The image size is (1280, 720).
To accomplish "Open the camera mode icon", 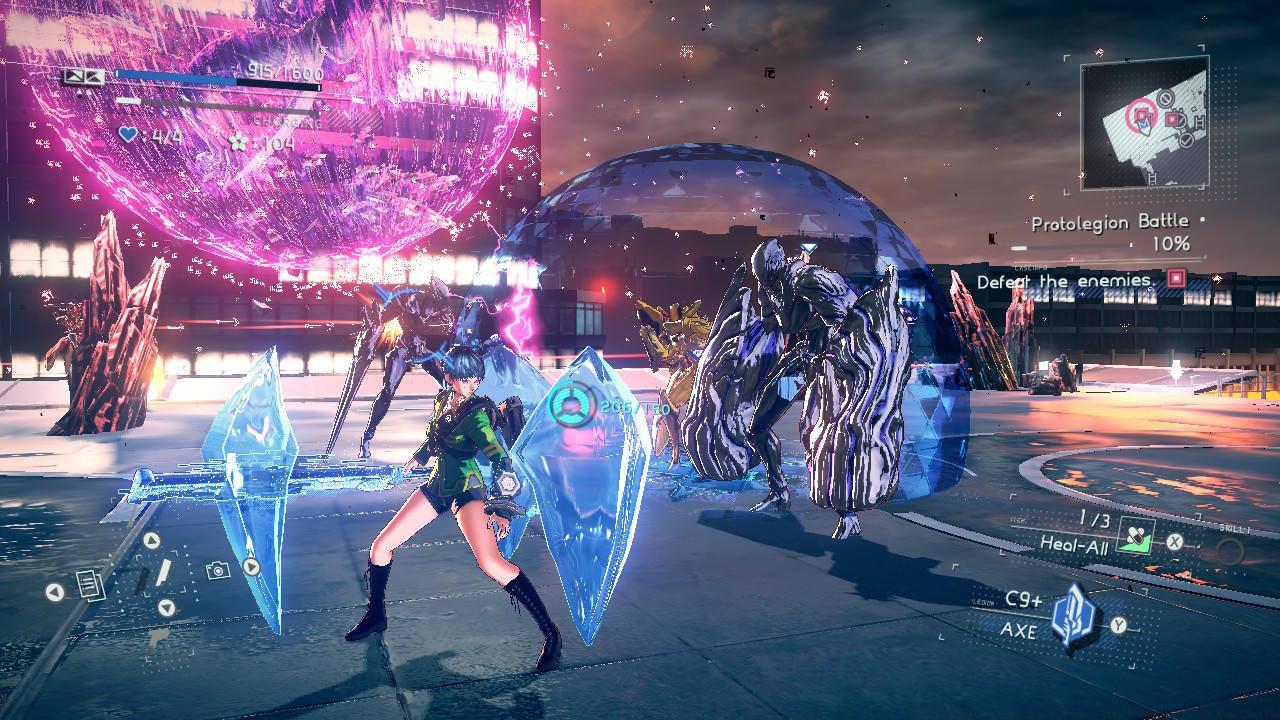I will [x=217, y=569].
